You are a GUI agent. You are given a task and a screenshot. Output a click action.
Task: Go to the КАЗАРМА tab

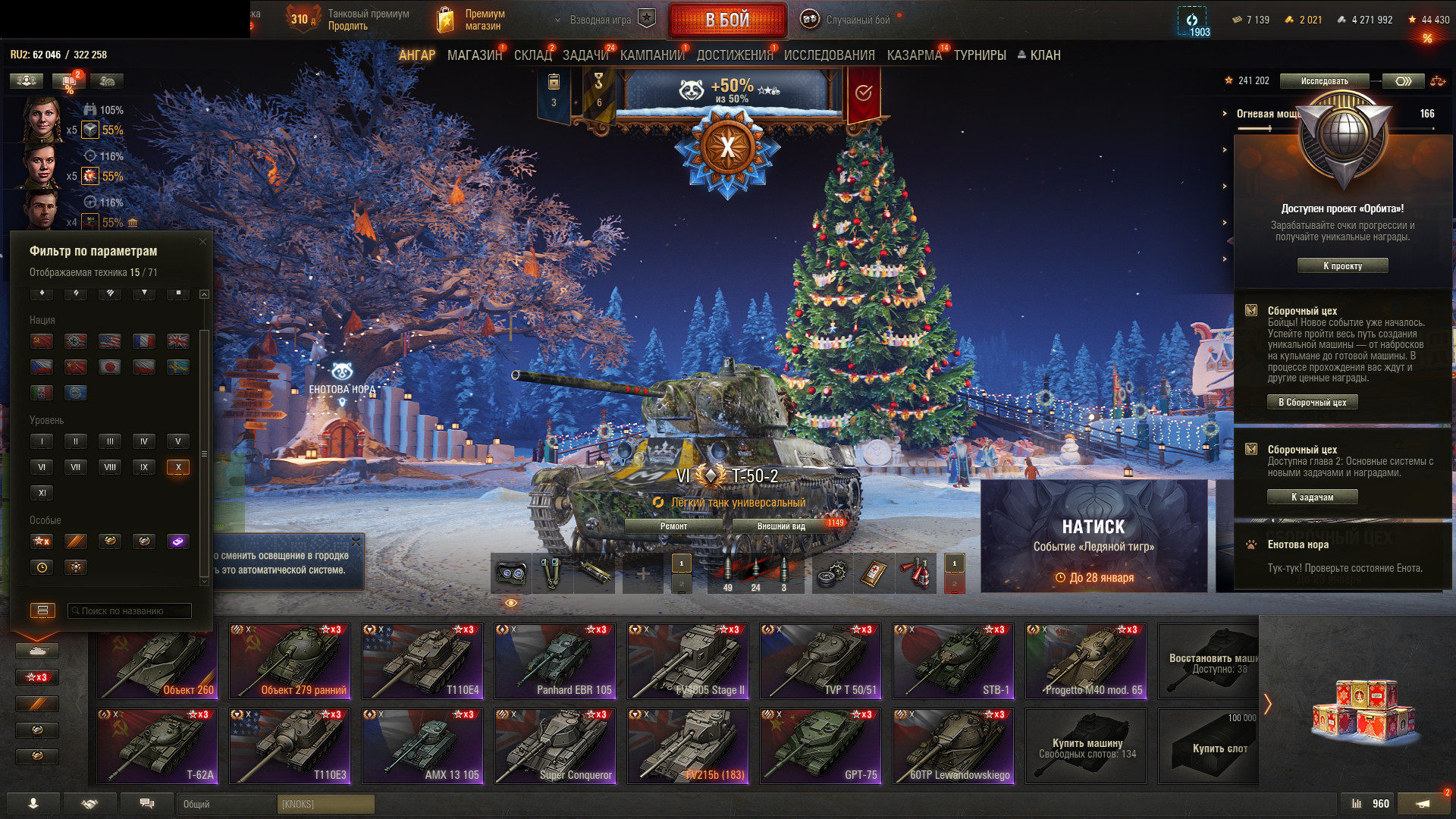914,55
